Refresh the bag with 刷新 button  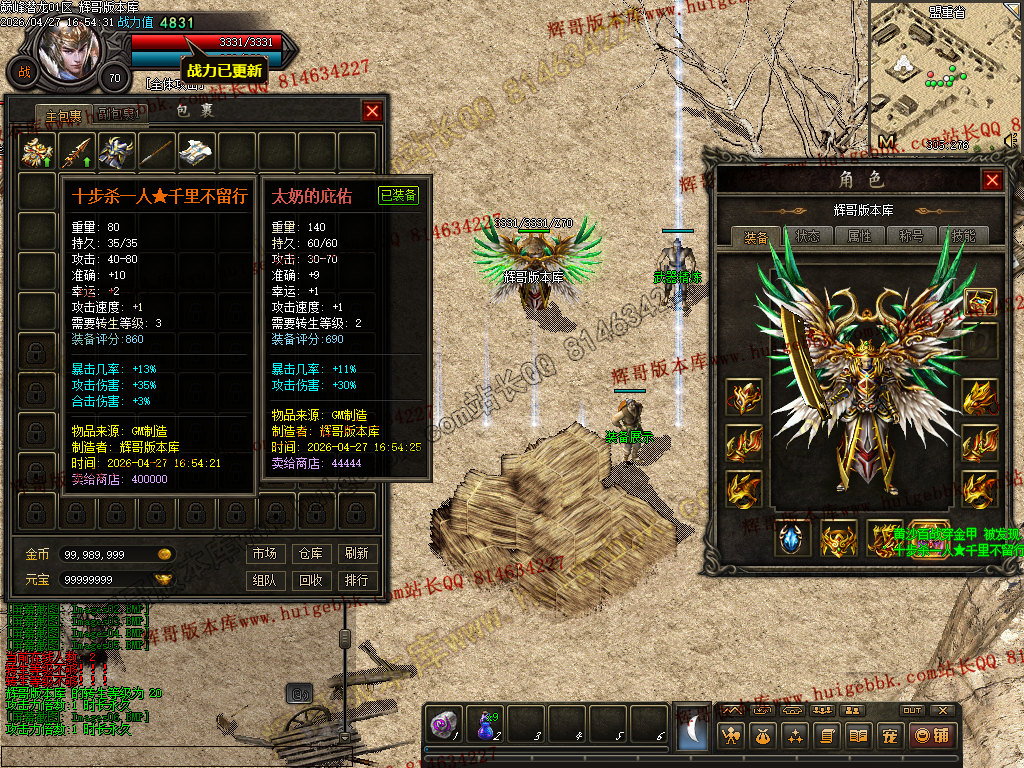[x=356, y=553]
